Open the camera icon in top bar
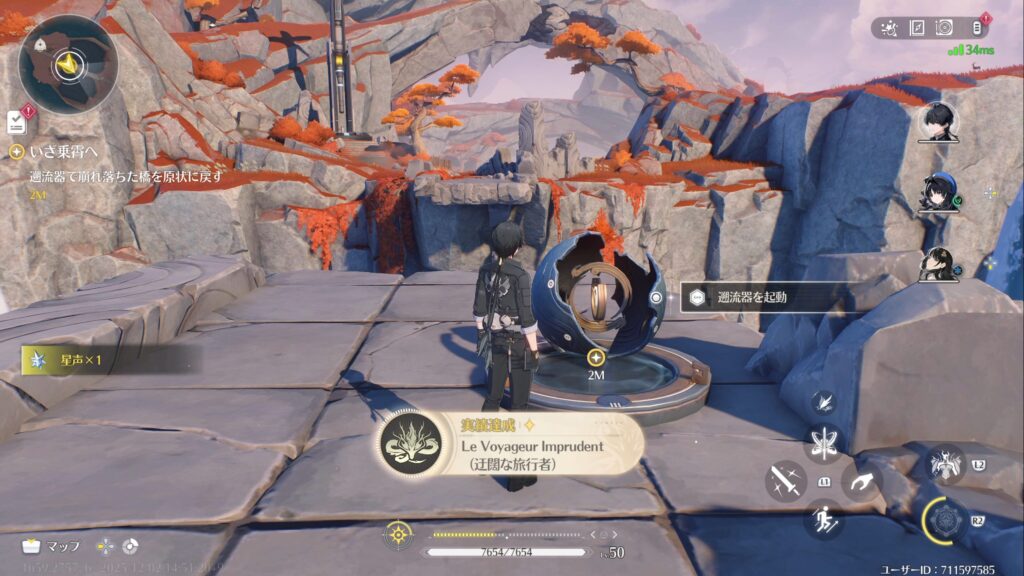1024x576 pixels. point(944,28)
